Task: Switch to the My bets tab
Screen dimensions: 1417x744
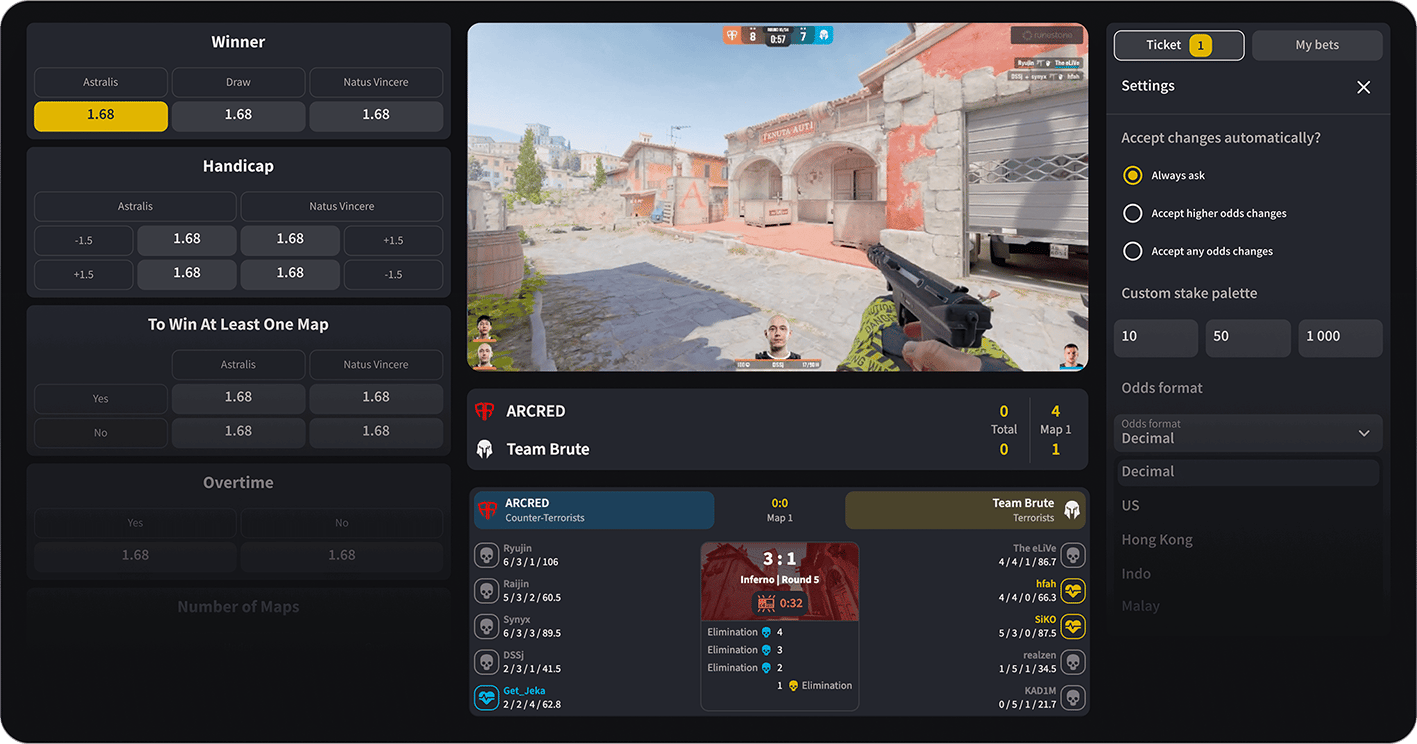Action: pyautogui.click(x=1317, y=45)
